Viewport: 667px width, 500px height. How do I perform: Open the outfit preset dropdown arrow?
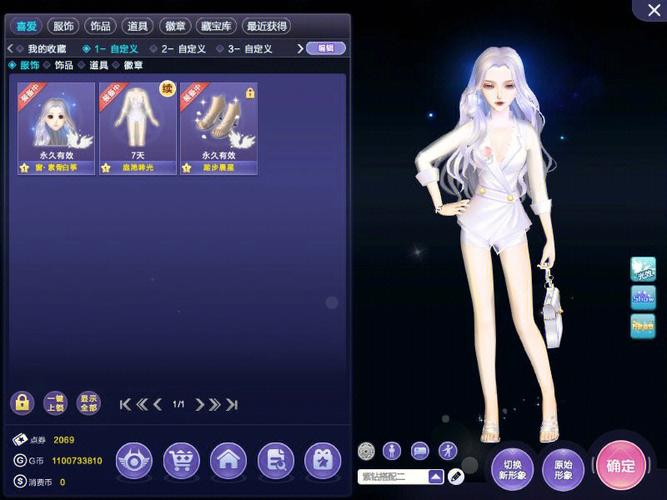[436, 476]
